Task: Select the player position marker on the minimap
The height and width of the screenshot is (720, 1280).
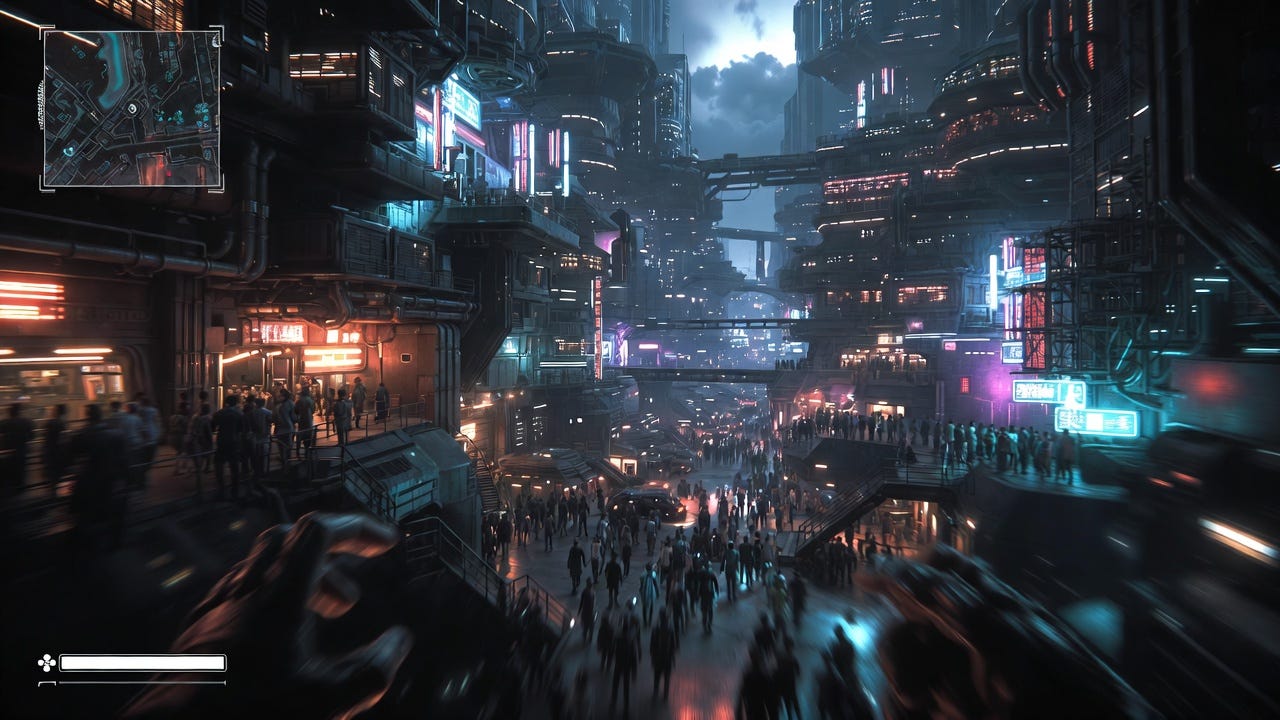Action: (x=132, y=108)
